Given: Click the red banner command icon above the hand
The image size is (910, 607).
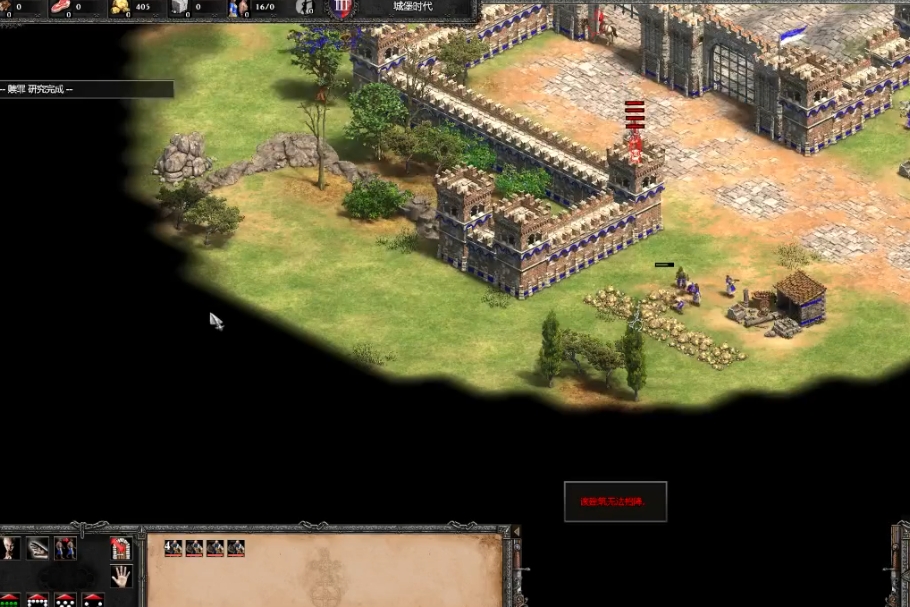Looking at the screenshot, I should pos(121,547).
